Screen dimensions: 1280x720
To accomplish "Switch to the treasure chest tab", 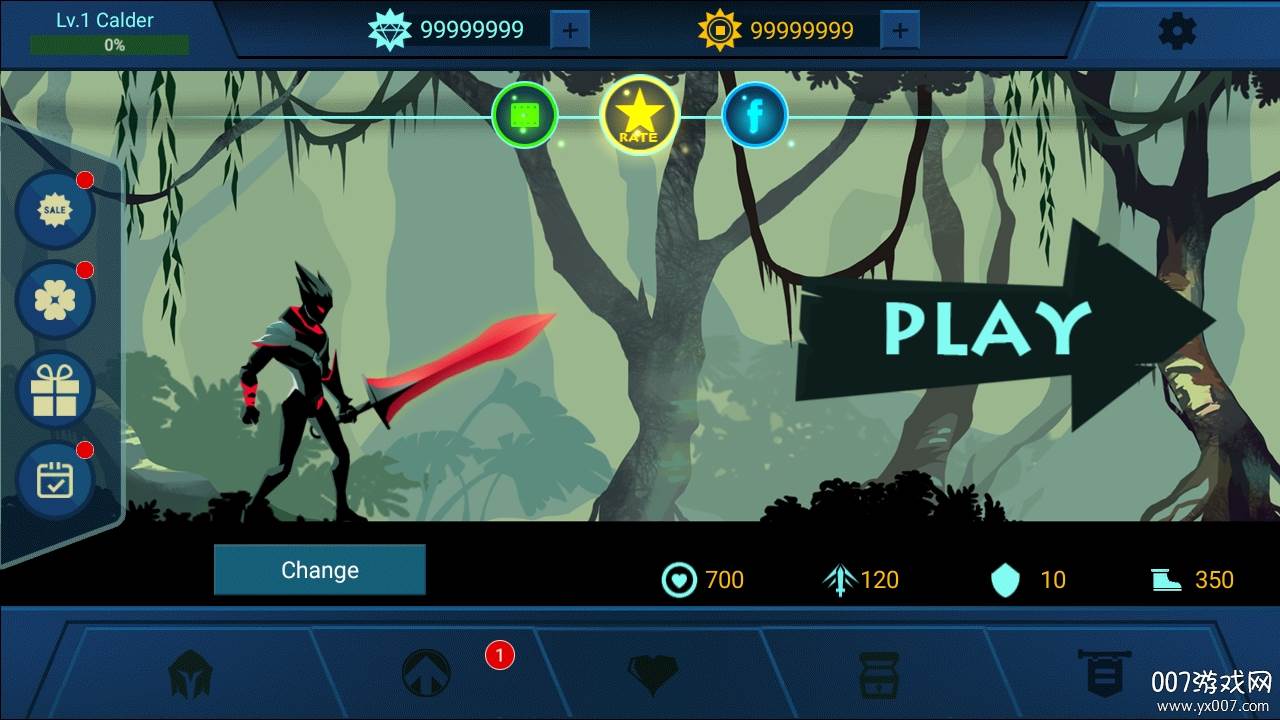I will pos(879,673).
